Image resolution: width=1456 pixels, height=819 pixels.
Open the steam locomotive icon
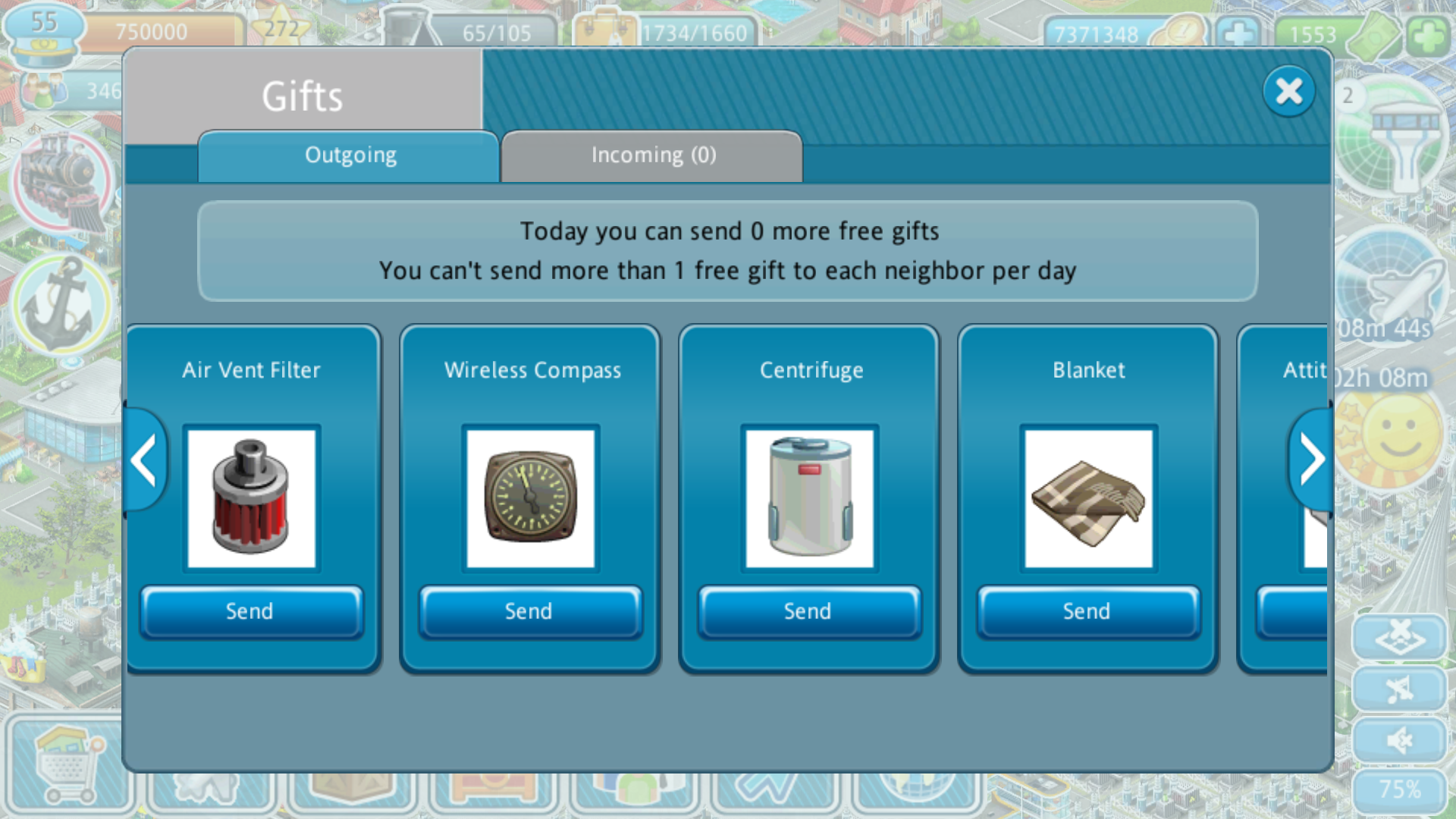pyautogui.click(x=62, y=180)
